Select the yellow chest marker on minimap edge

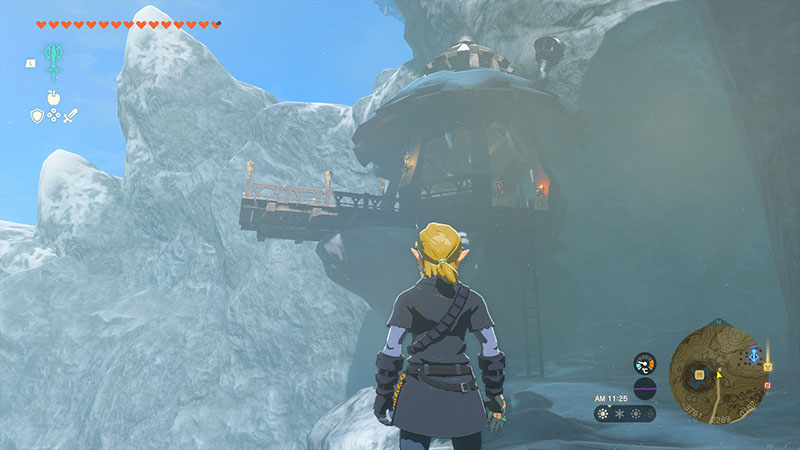coord(767,366)
